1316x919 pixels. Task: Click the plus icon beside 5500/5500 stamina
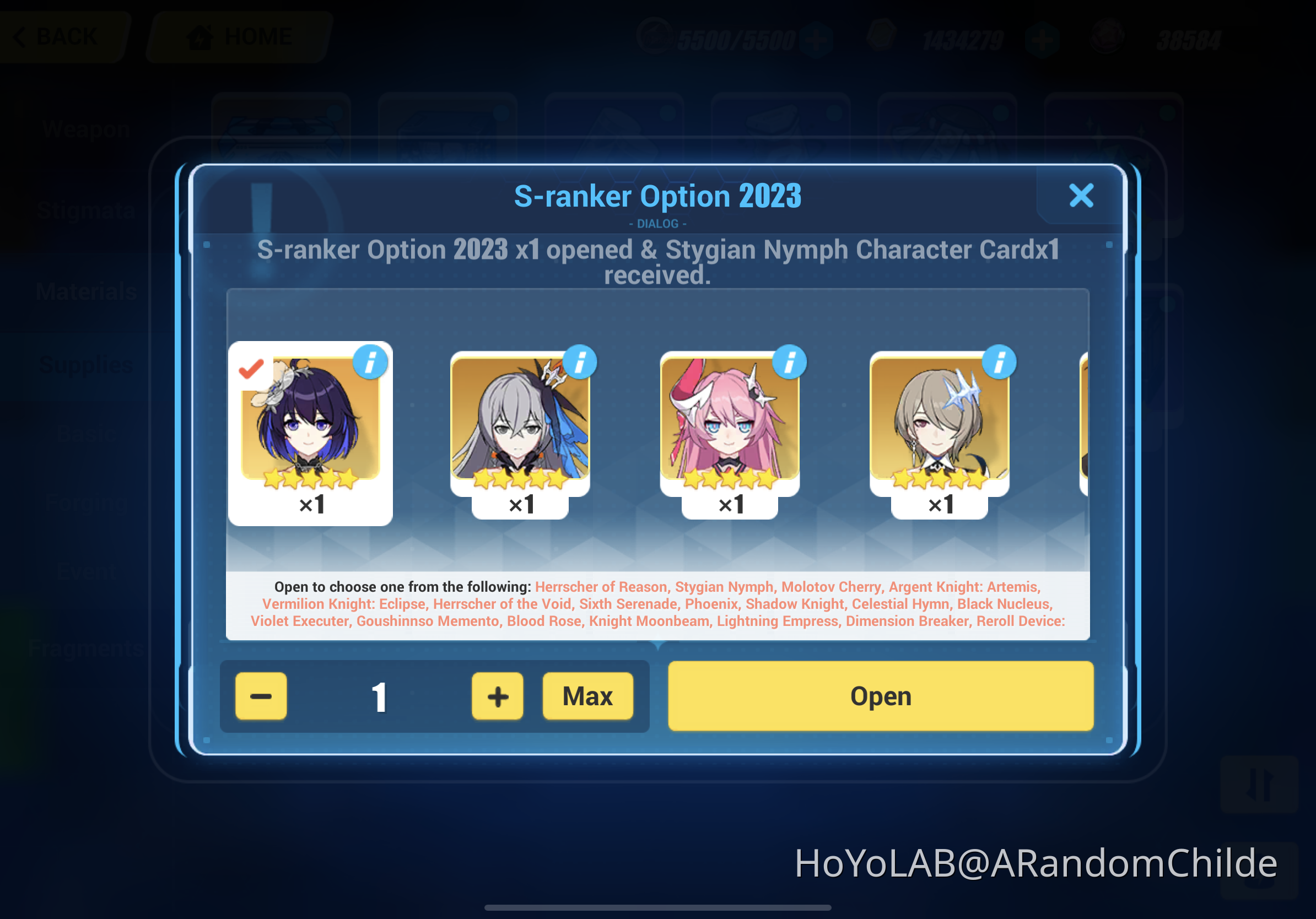(817, 39)
